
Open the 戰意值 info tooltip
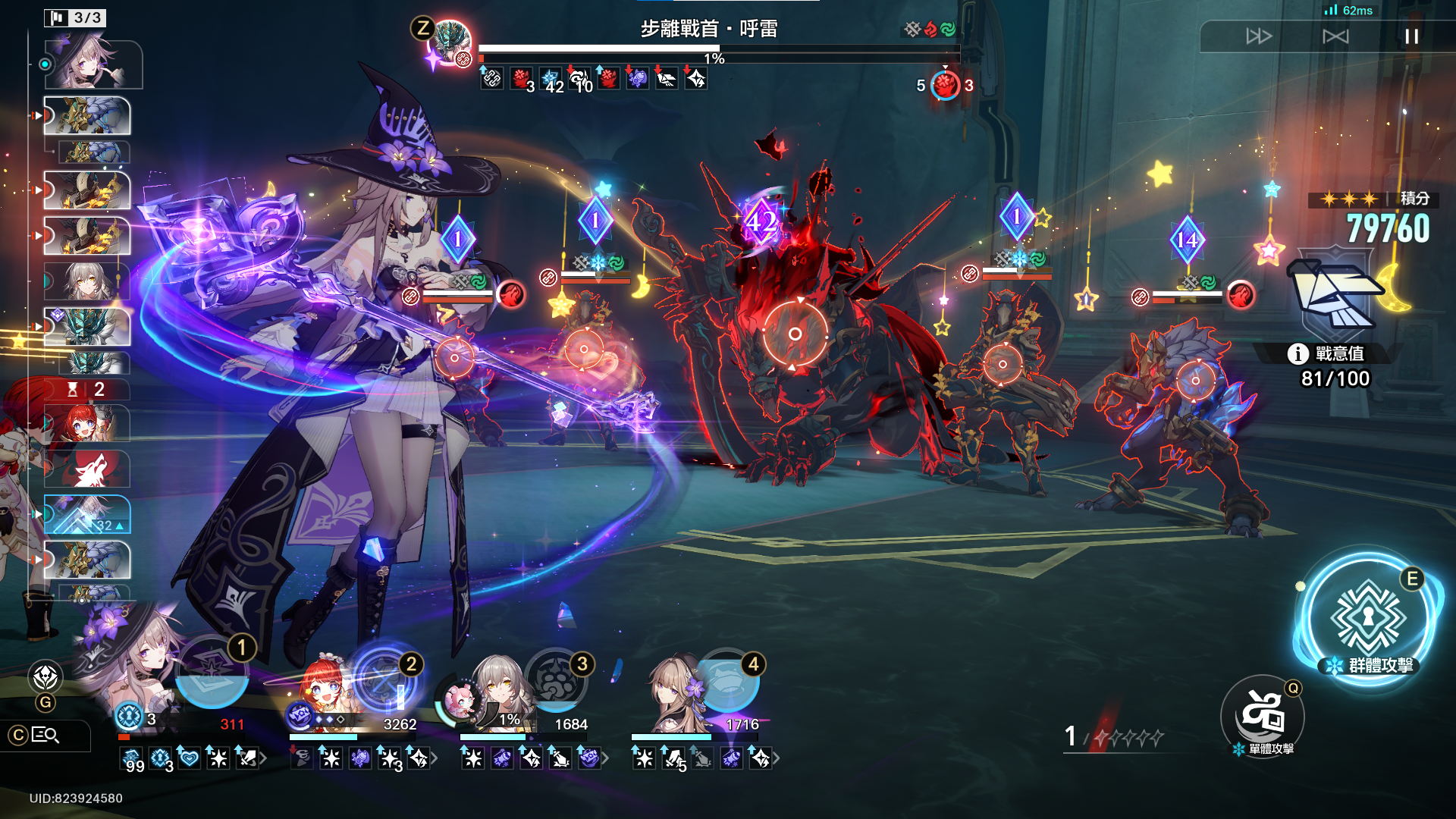pos(1298,353)
